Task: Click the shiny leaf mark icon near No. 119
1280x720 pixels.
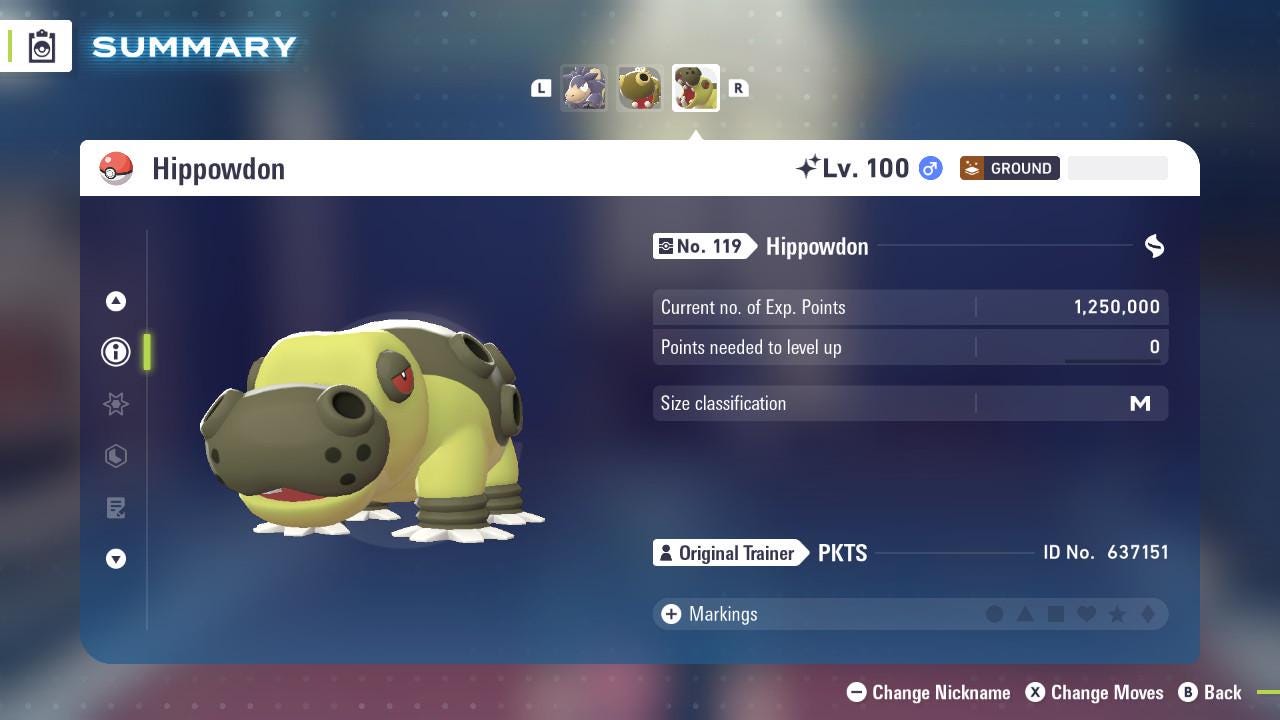Action: point(1154,246)
